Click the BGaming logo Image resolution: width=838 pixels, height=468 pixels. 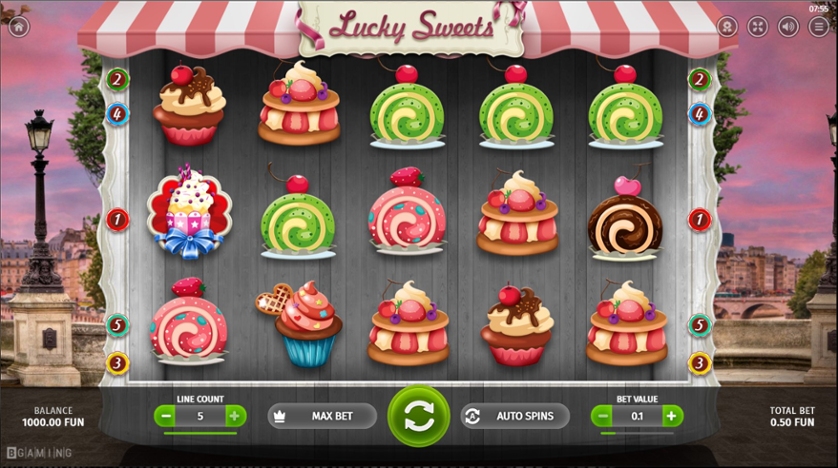(x=38, y=454)
